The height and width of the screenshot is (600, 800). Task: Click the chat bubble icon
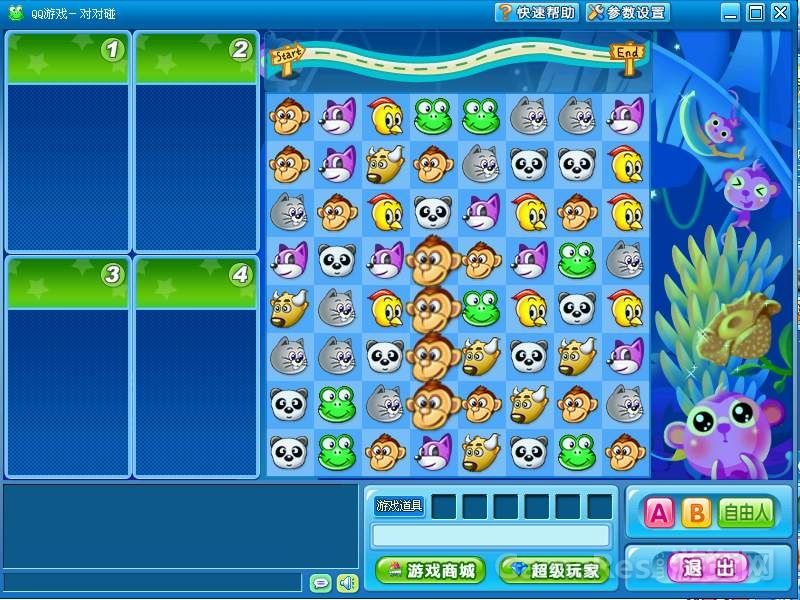tap(321, 582)
